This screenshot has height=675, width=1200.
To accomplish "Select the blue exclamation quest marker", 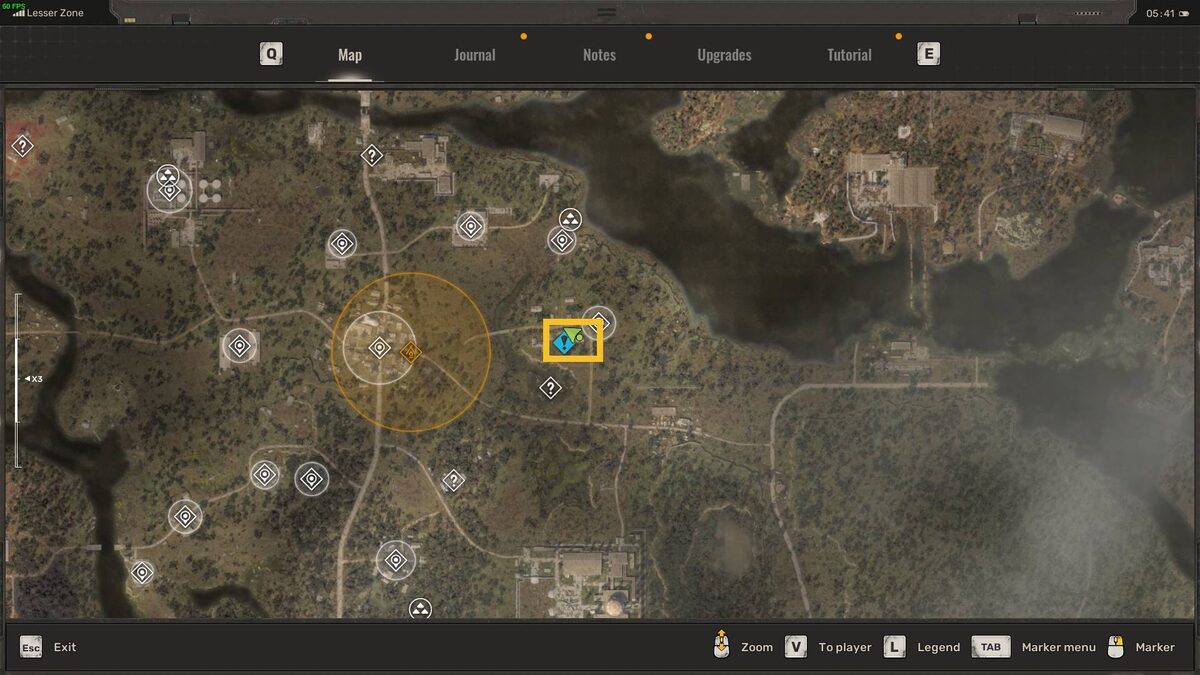I will [563, 343].
